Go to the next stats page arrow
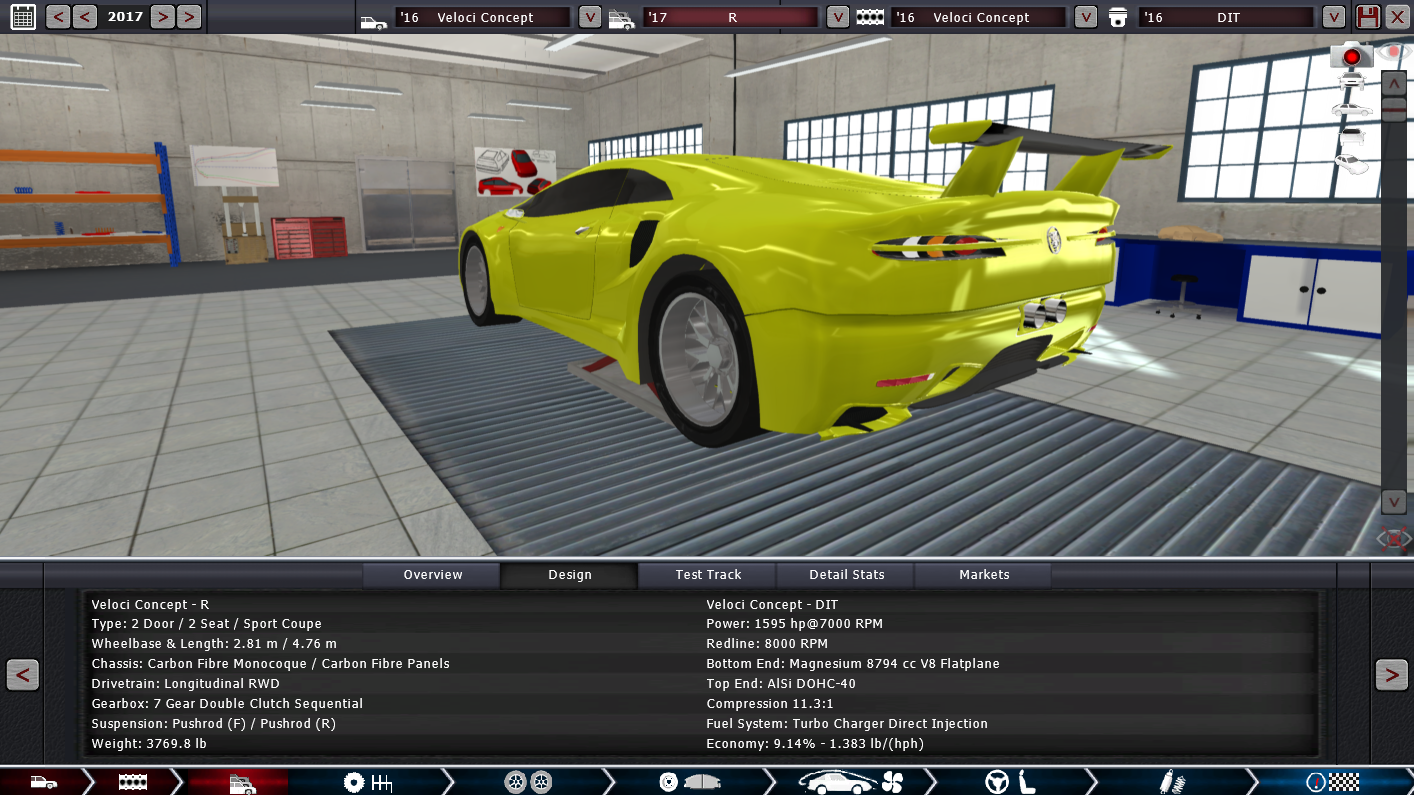The width and height of the screenshot is (1414, 795). pyautogui.click(x=1391, y=675)
